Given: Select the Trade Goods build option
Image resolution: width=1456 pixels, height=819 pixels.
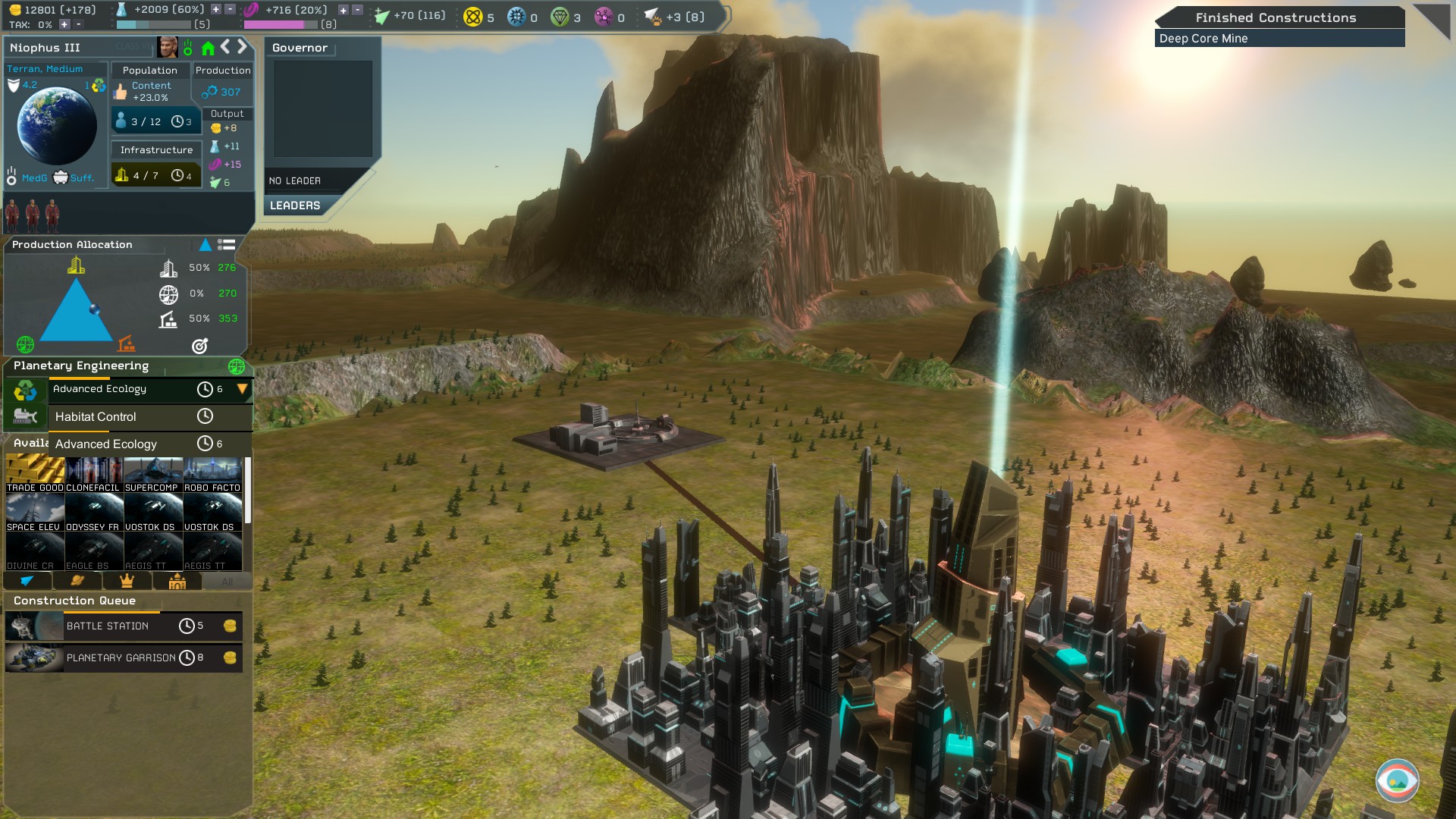Looking at the screenshot, I should pos(35,474).
